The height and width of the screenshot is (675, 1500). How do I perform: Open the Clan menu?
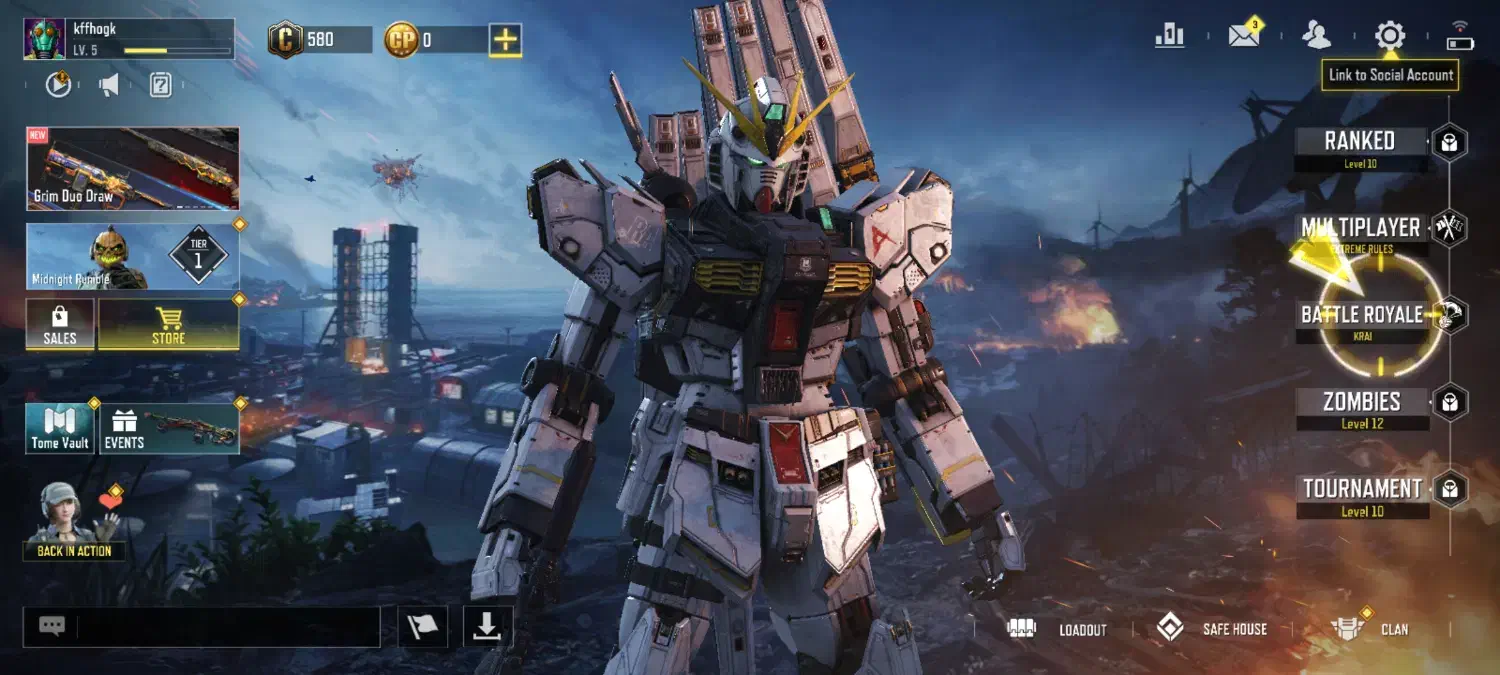click(1370, 629)
